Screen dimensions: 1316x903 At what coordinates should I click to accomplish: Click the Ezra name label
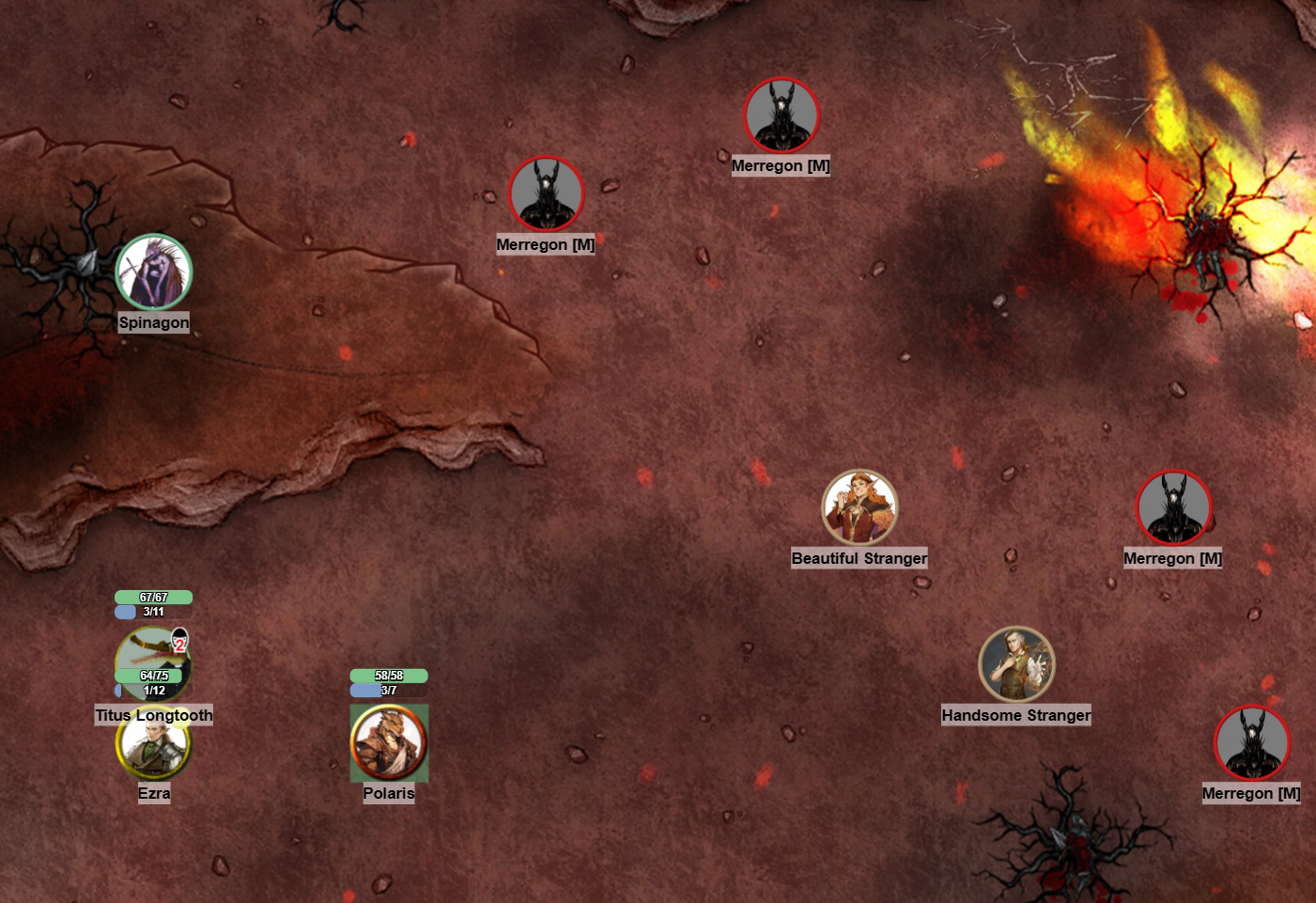coord(153,794)
